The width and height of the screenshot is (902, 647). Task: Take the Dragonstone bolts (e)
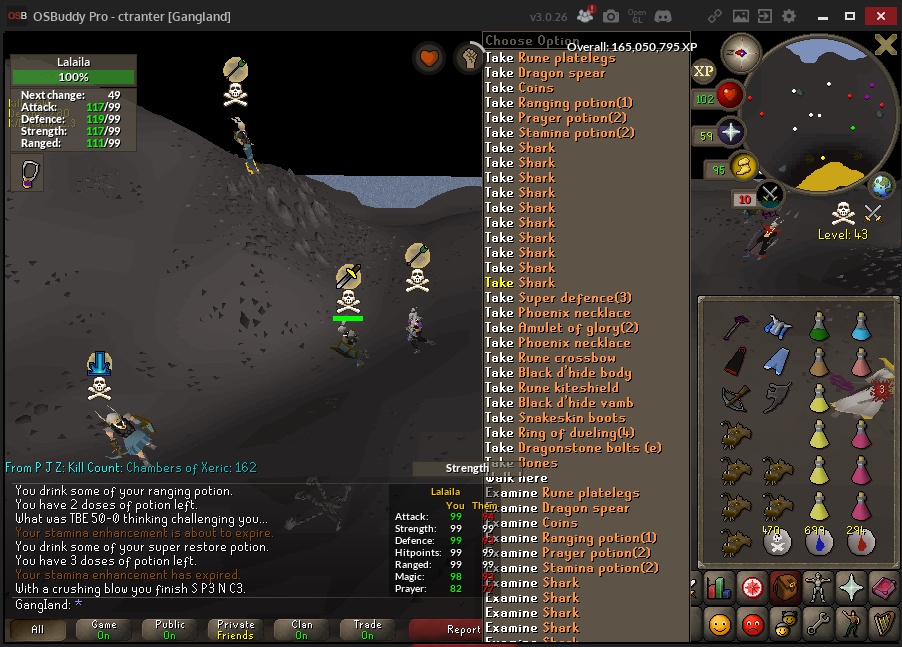573,448
